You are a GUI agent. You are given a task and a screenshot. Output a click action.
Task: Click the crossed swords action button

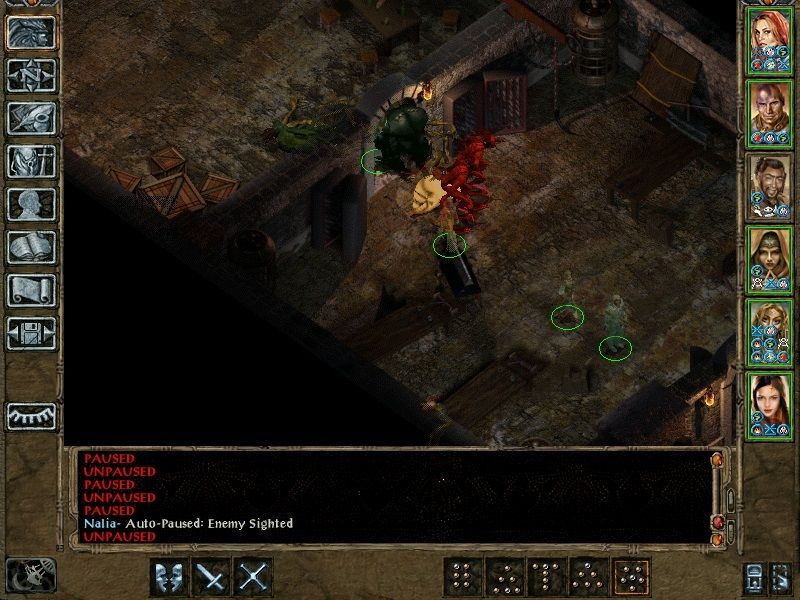tap(255, 577)
